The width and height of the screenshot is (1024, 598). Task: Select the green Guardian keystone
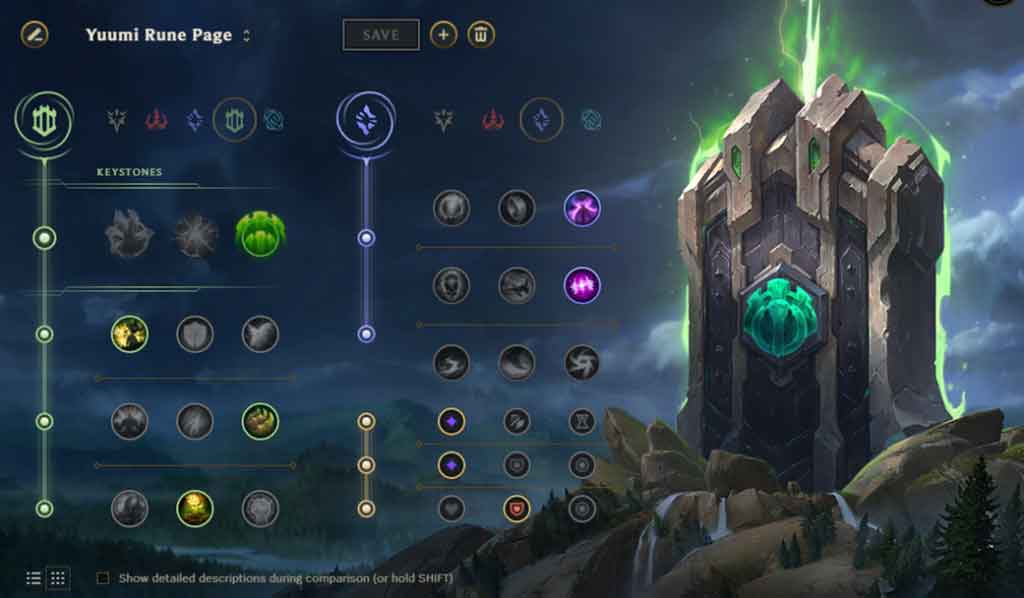pos(260,235)
